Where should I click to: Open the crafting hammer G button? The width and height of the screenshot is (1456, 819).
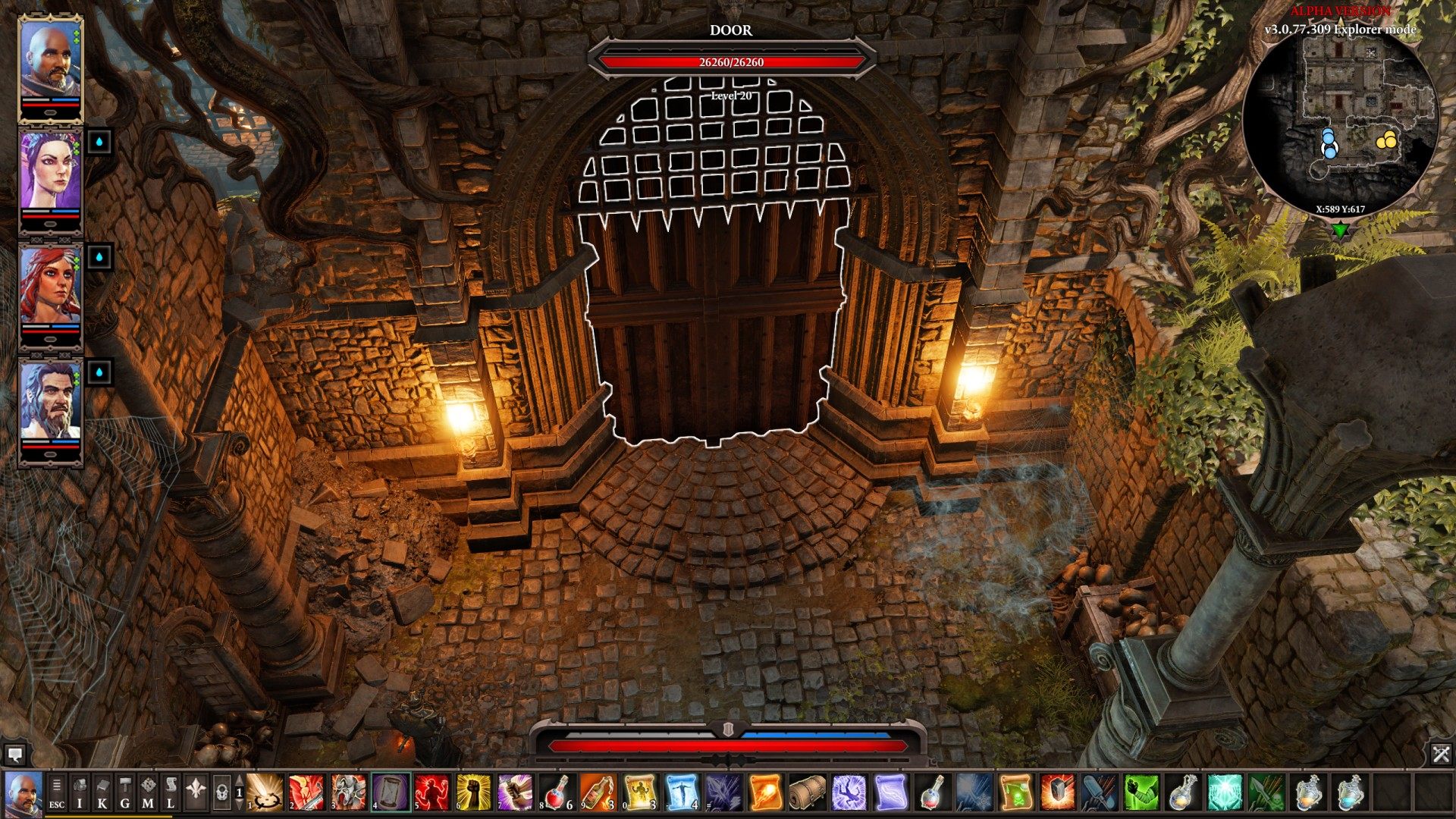[125, 792]
